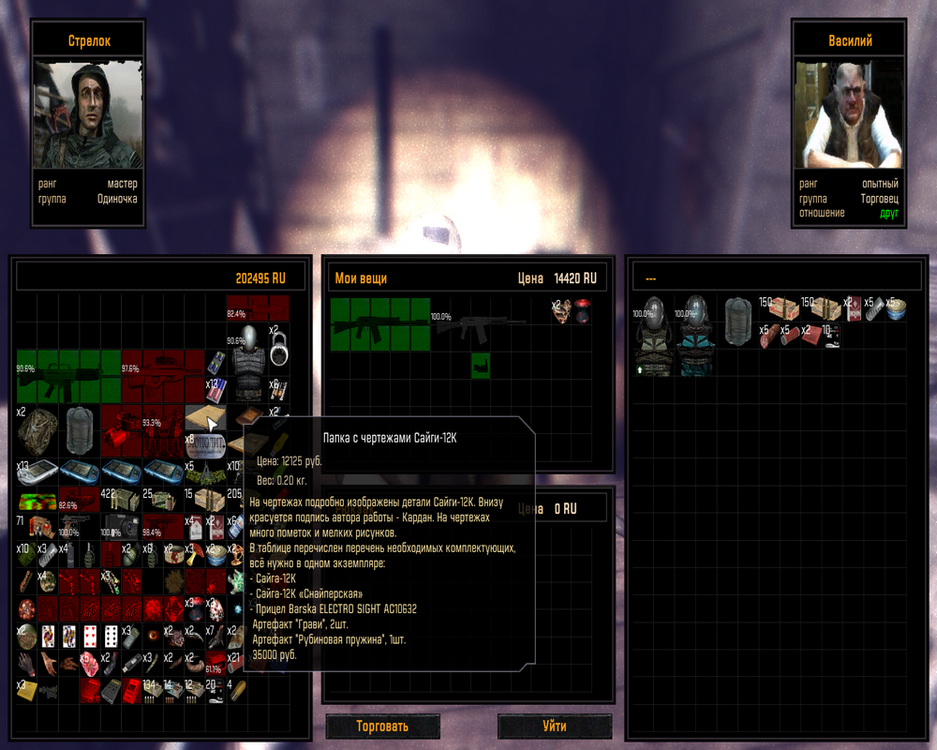Image resolution: width=937 pixels, height=750 pixels.
Task: Select the trader's cigarette pack x2
Action: pyautogui.click(x=853, y=310)
